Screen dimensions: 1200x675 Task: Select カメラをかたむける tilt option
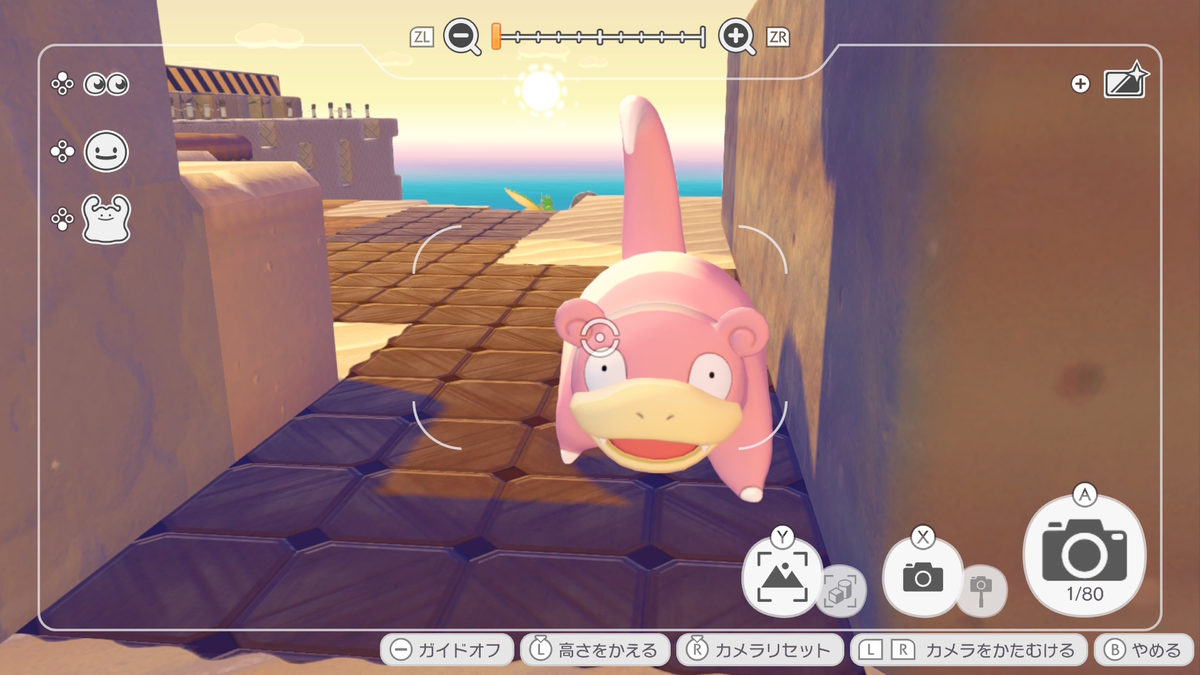968,650
